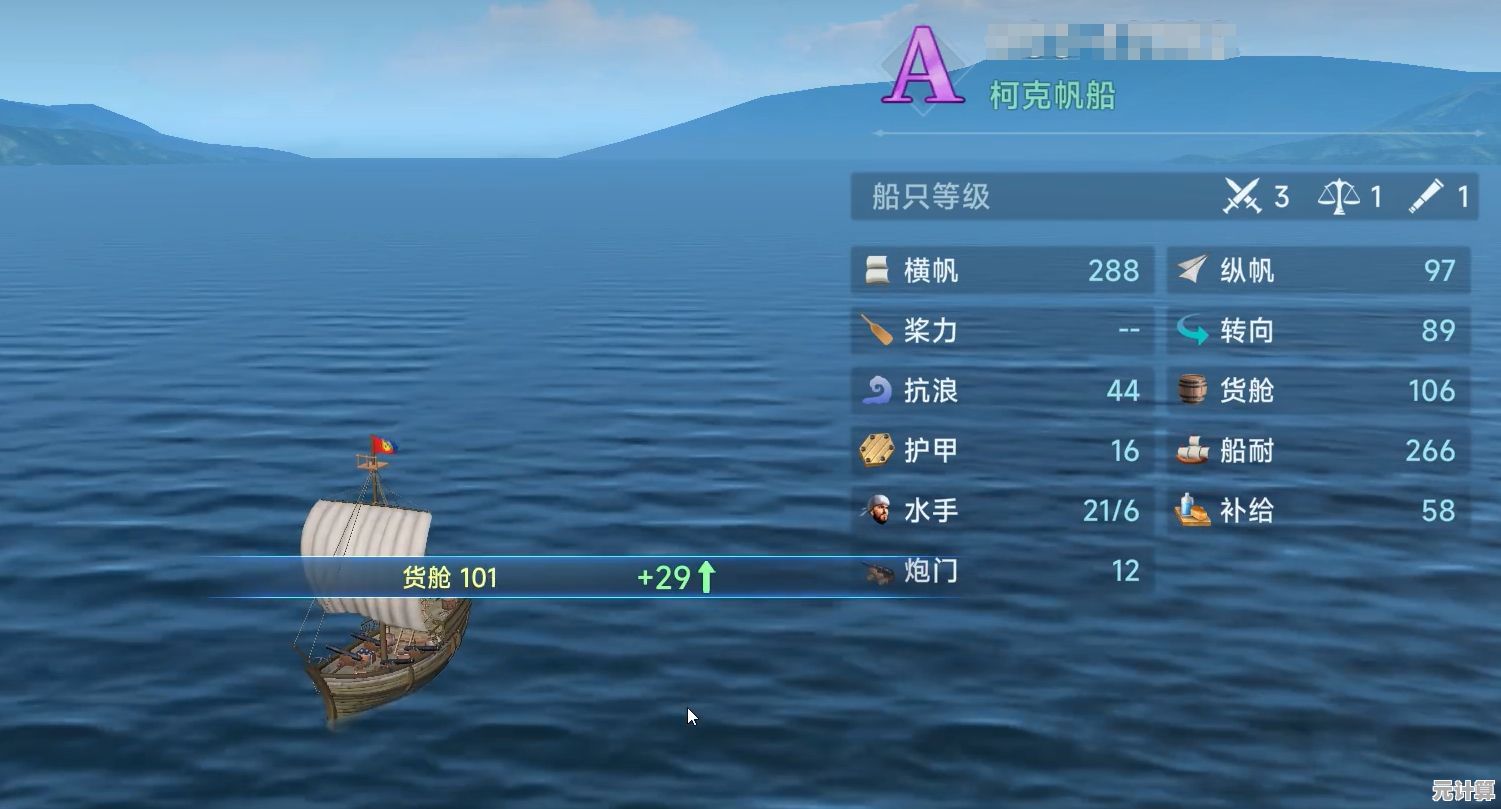Image resolution: width=1501 pixels, height=809 pixels.
Task: Select the 转向 turning stat row
Action: pyautogui.click(x=1318, y=331)
